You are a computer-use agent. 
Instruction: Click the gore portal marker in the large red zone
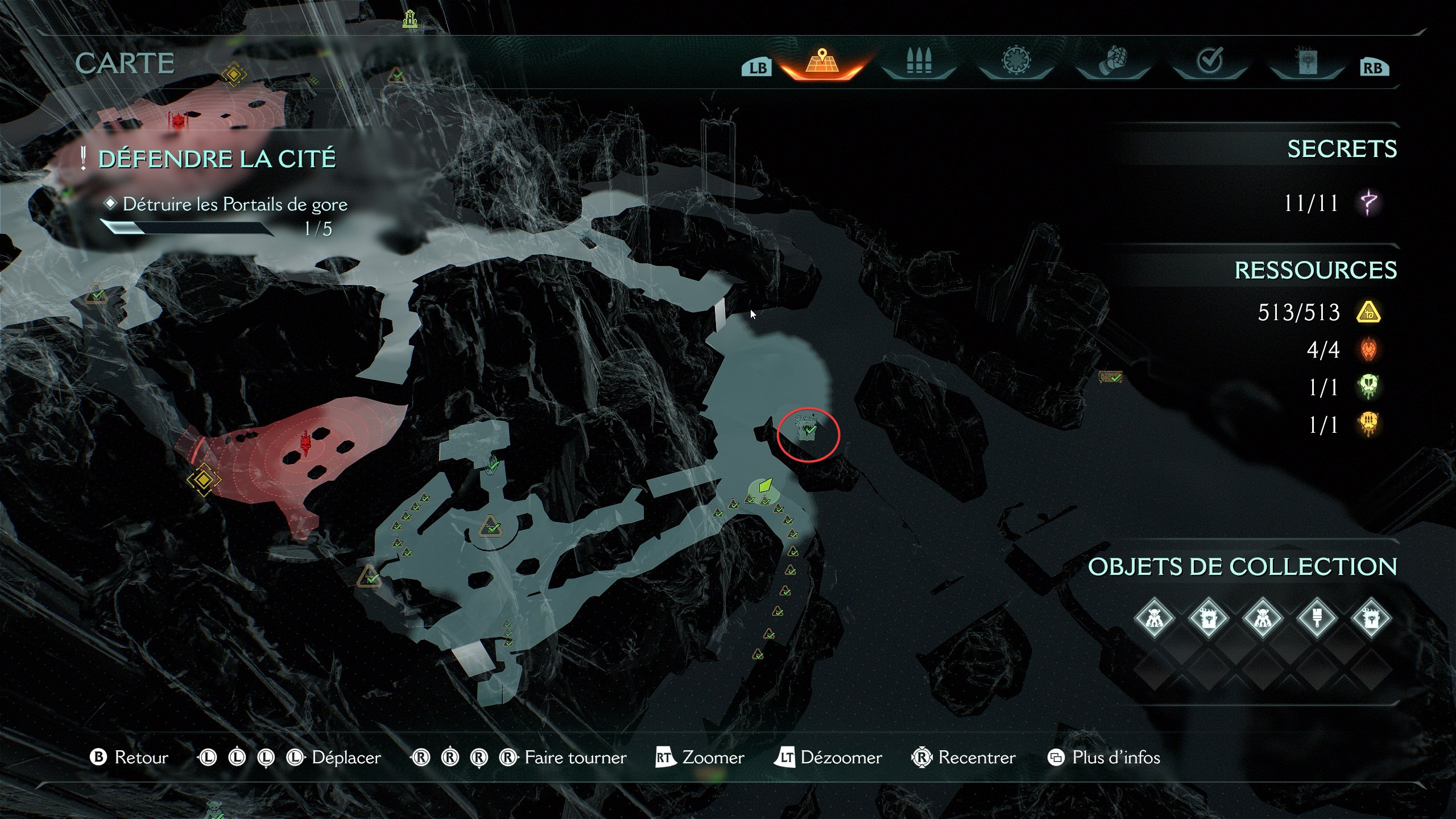(307, 443)
